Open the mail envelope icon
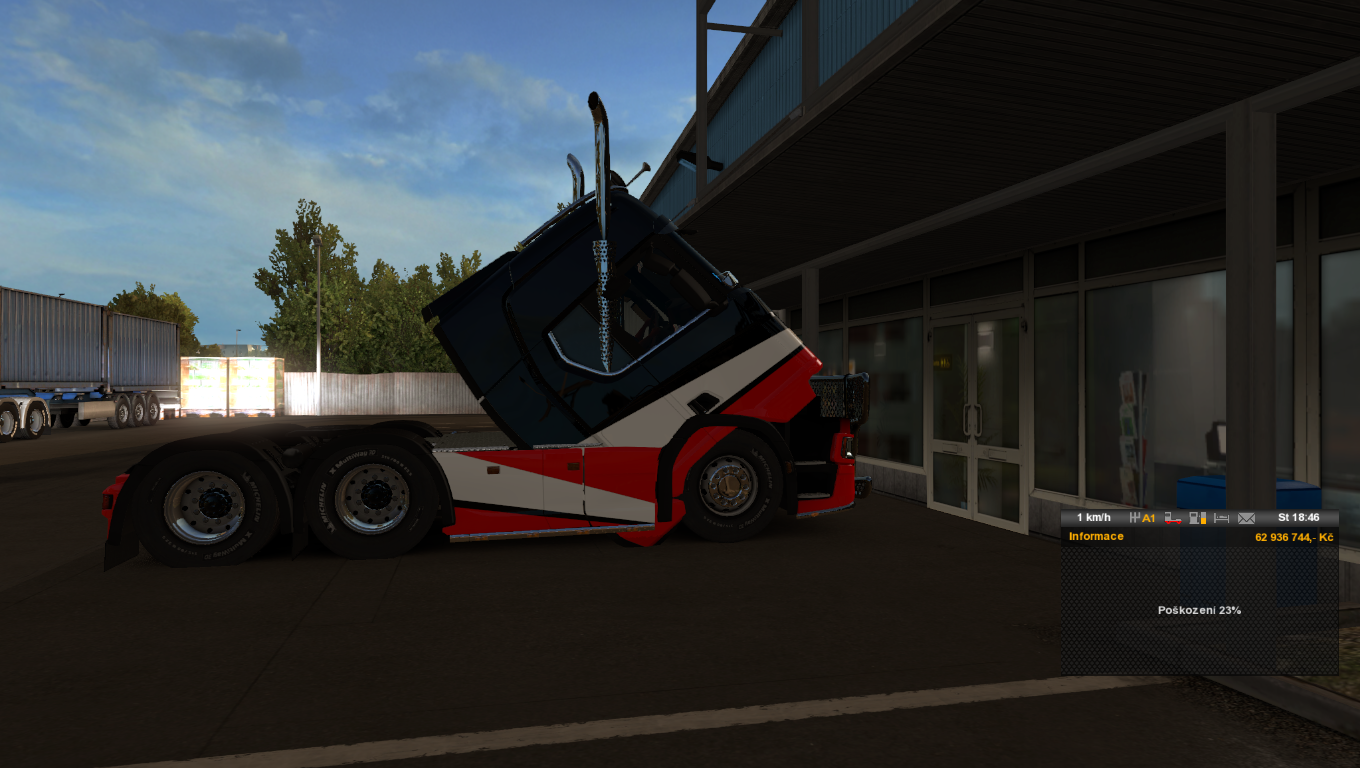This screenshot has width=1360, height=768. [1246, 518]
